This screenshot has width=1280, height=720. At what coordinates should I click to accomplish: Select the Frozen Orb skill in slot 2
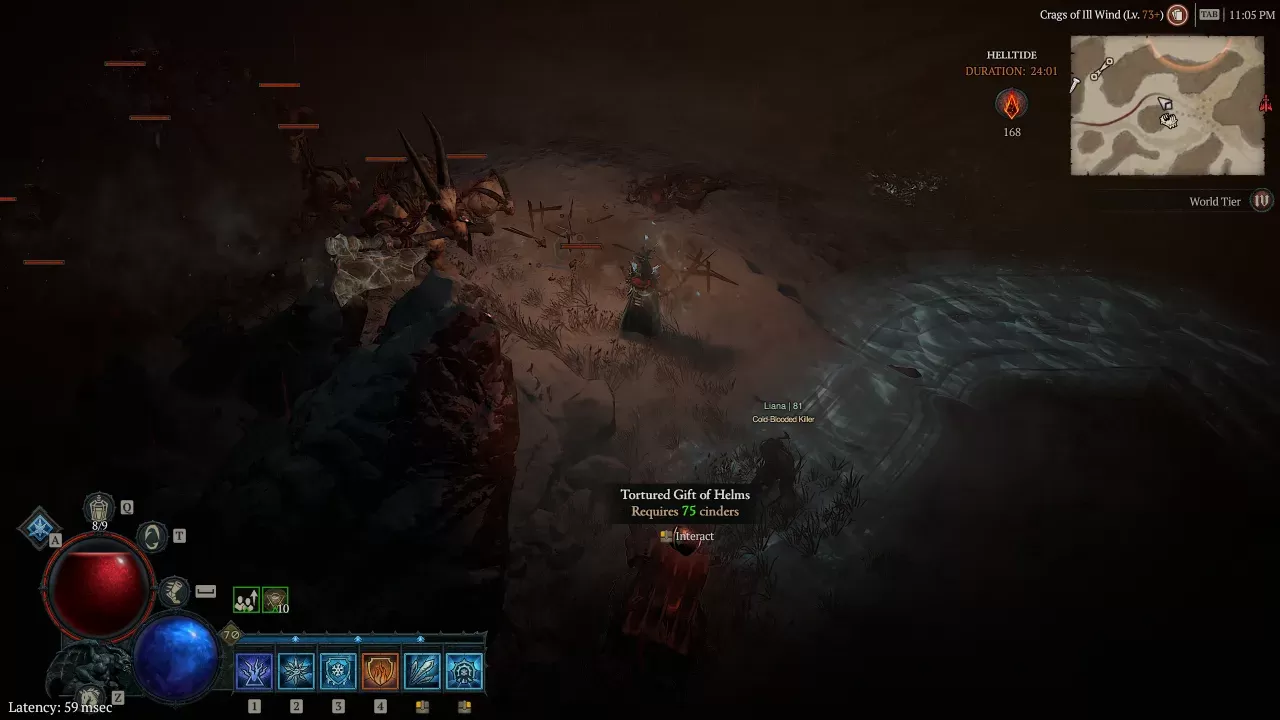coord(295,670)
